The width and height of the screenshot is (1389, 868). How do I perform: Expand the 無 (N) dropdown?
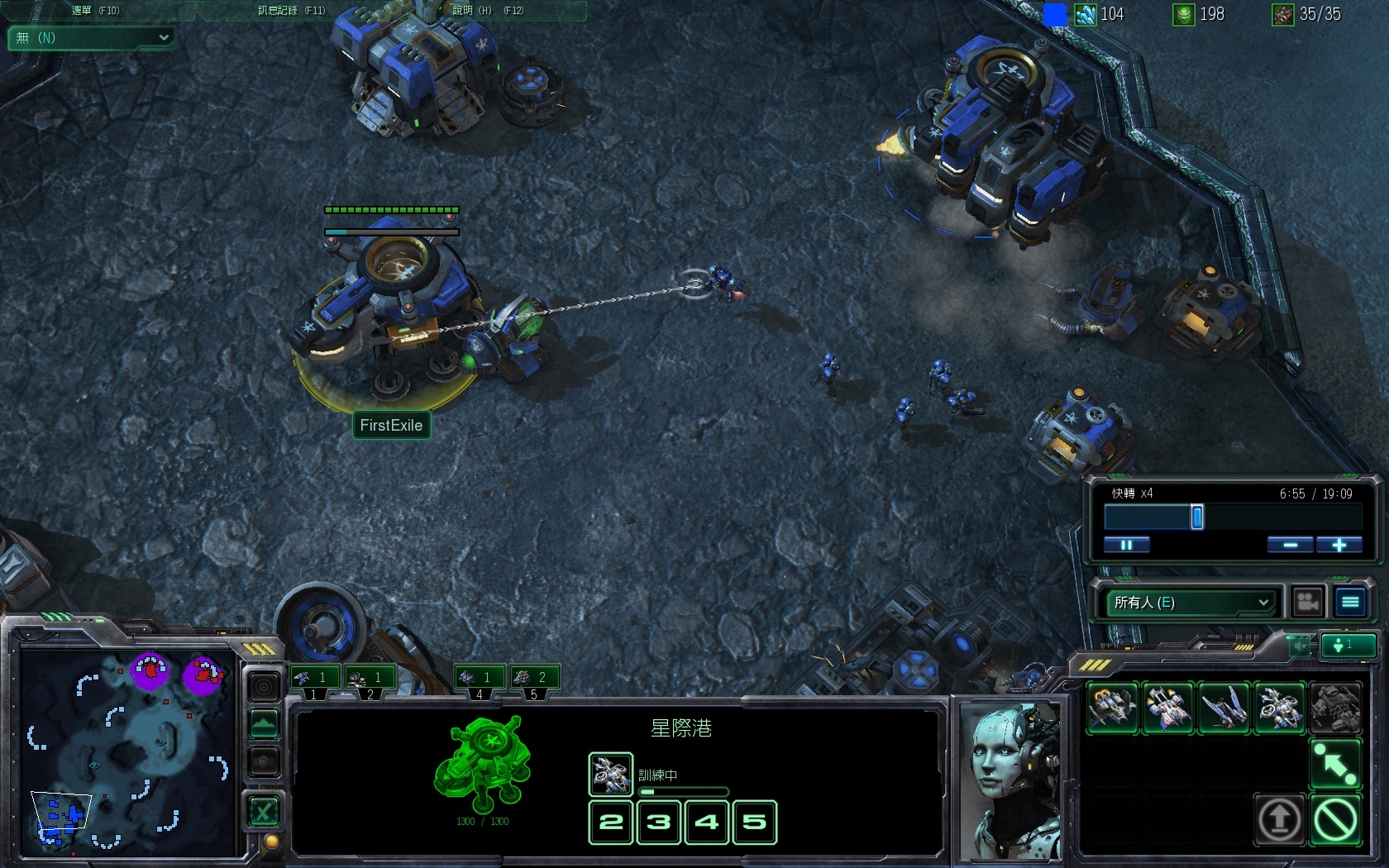pyautogui.click(x=91, y=38)
